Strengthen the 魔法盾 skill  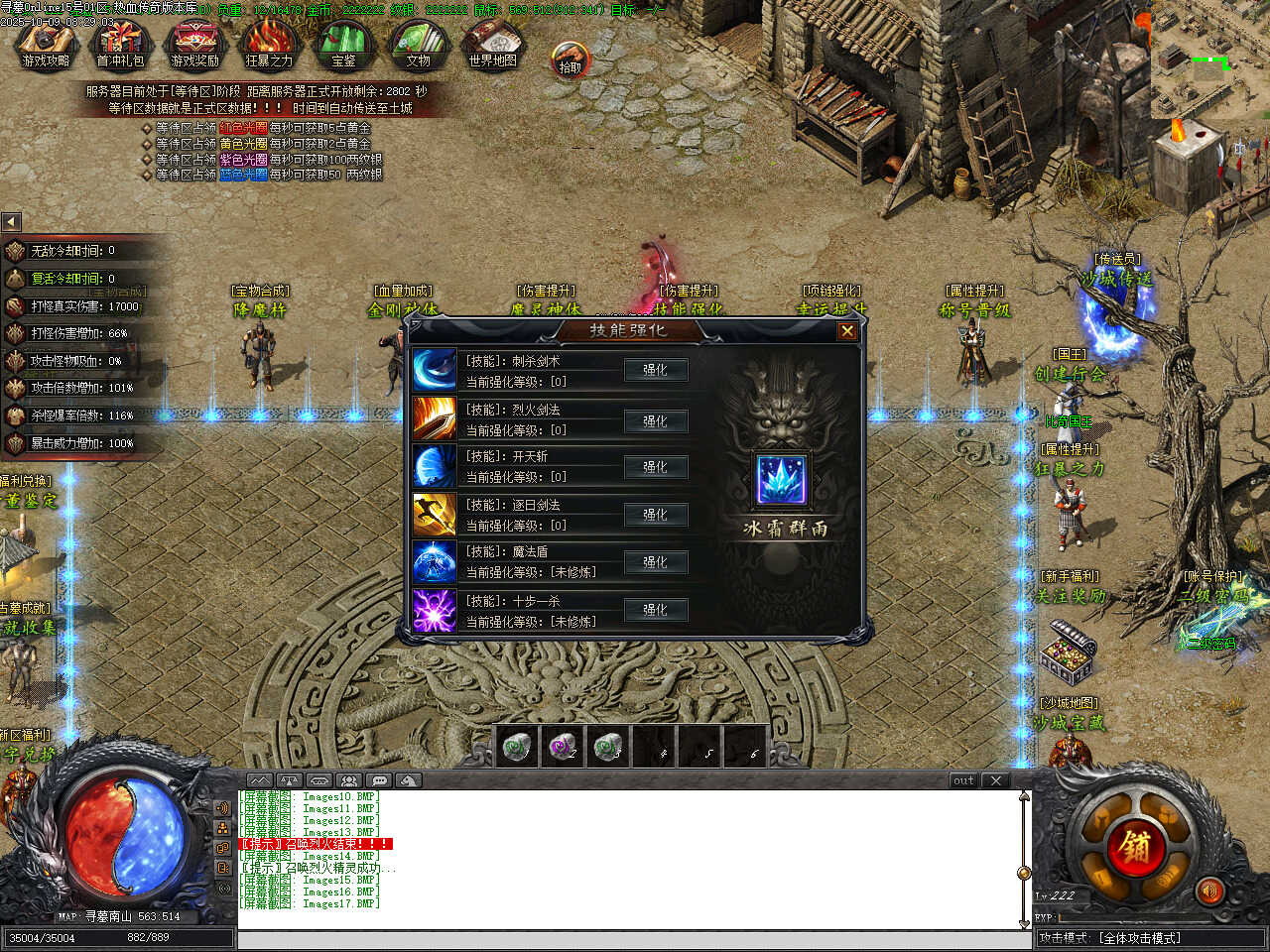click(x=655, y=562)
